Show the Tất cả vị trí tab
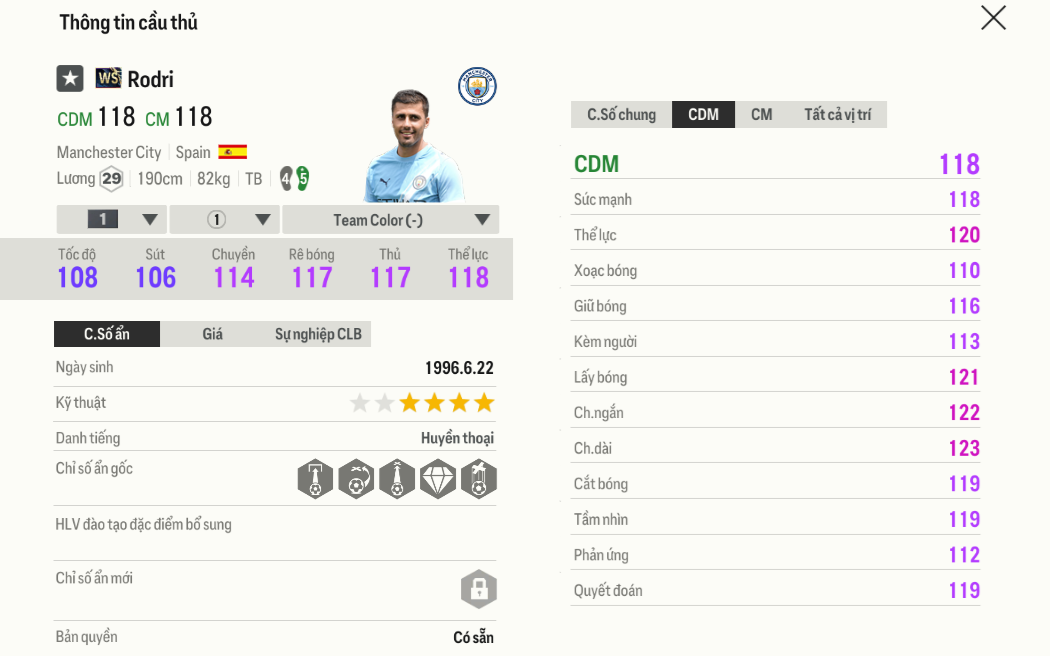 837,115
